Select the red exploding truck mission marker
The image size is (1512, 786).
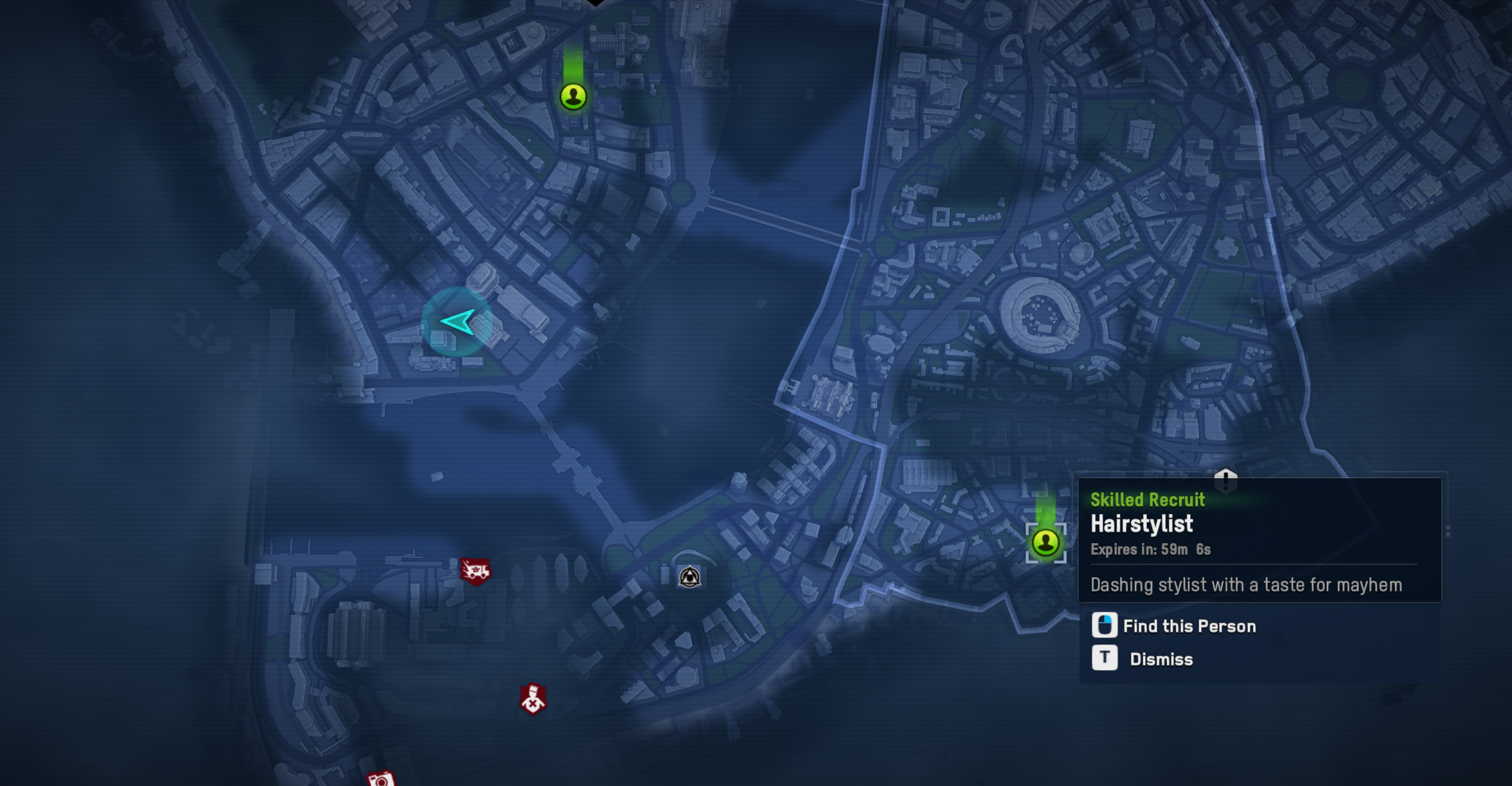(475, 570)
